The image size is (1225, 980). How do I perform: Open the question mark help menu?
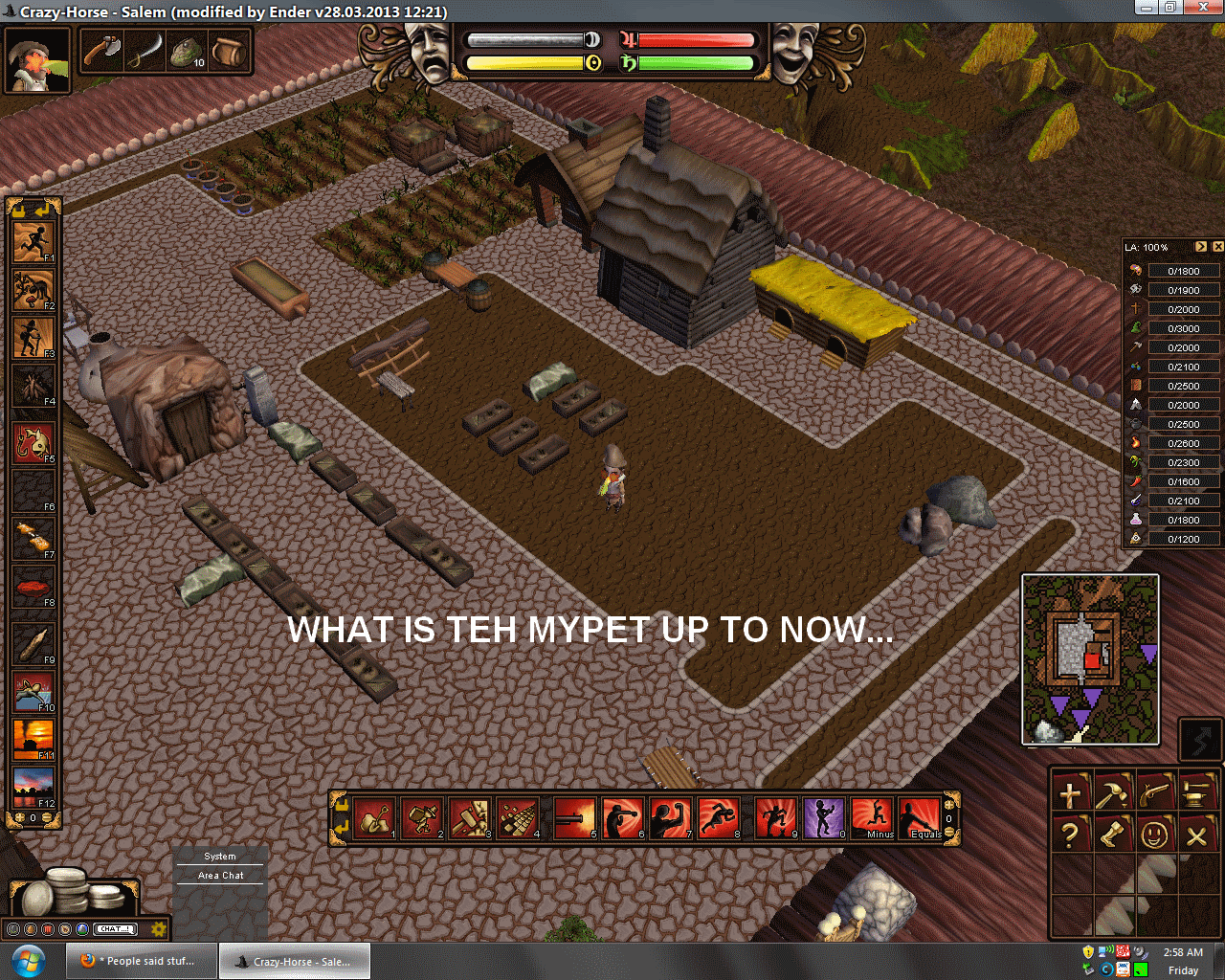coord(1070,835)
